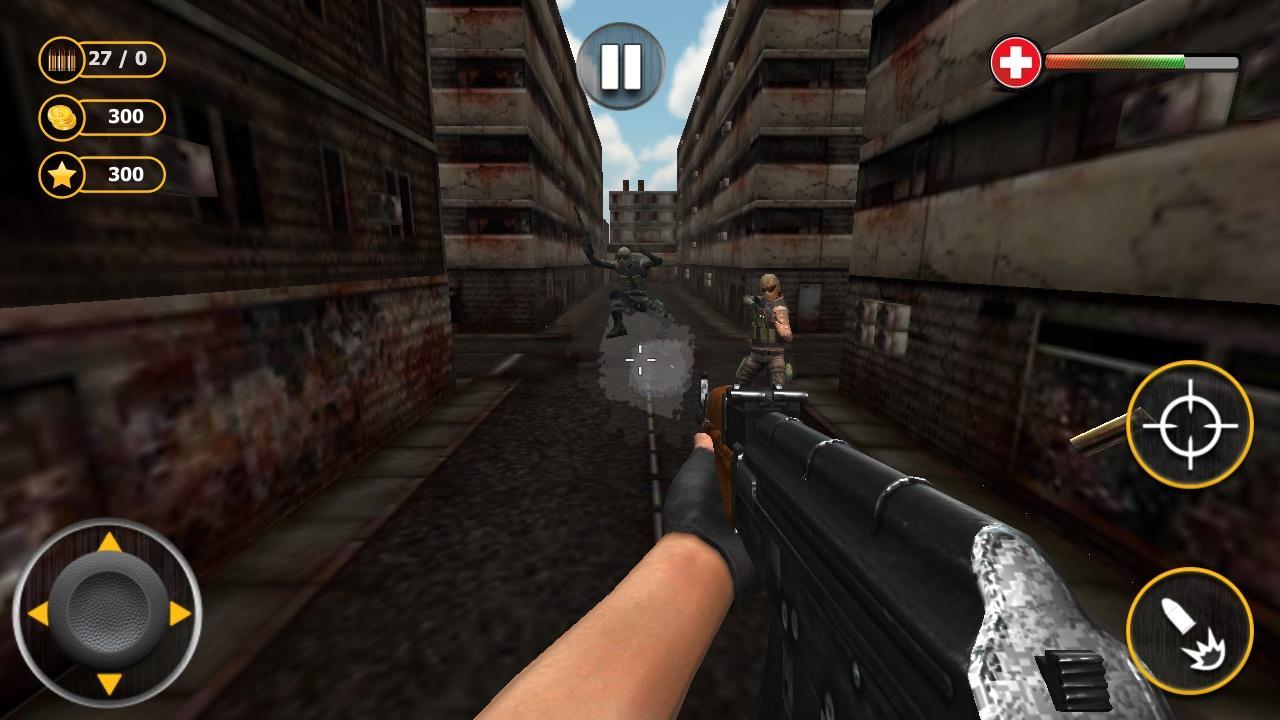Tap the jumping zombie enemy
The width and height of the screenshot is (1280, 720).
point(632,280)
